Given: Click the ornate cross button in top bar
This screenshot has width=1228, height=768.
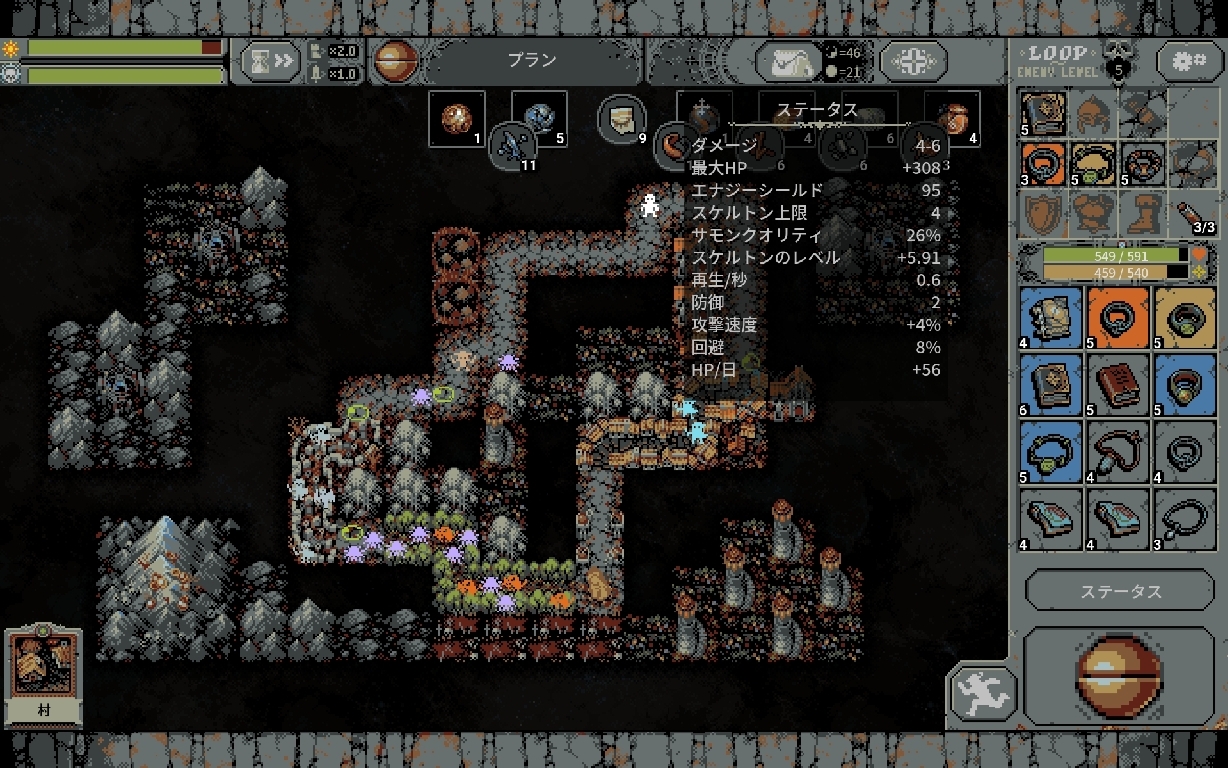Looking at the screenshot, I should 913,62.
